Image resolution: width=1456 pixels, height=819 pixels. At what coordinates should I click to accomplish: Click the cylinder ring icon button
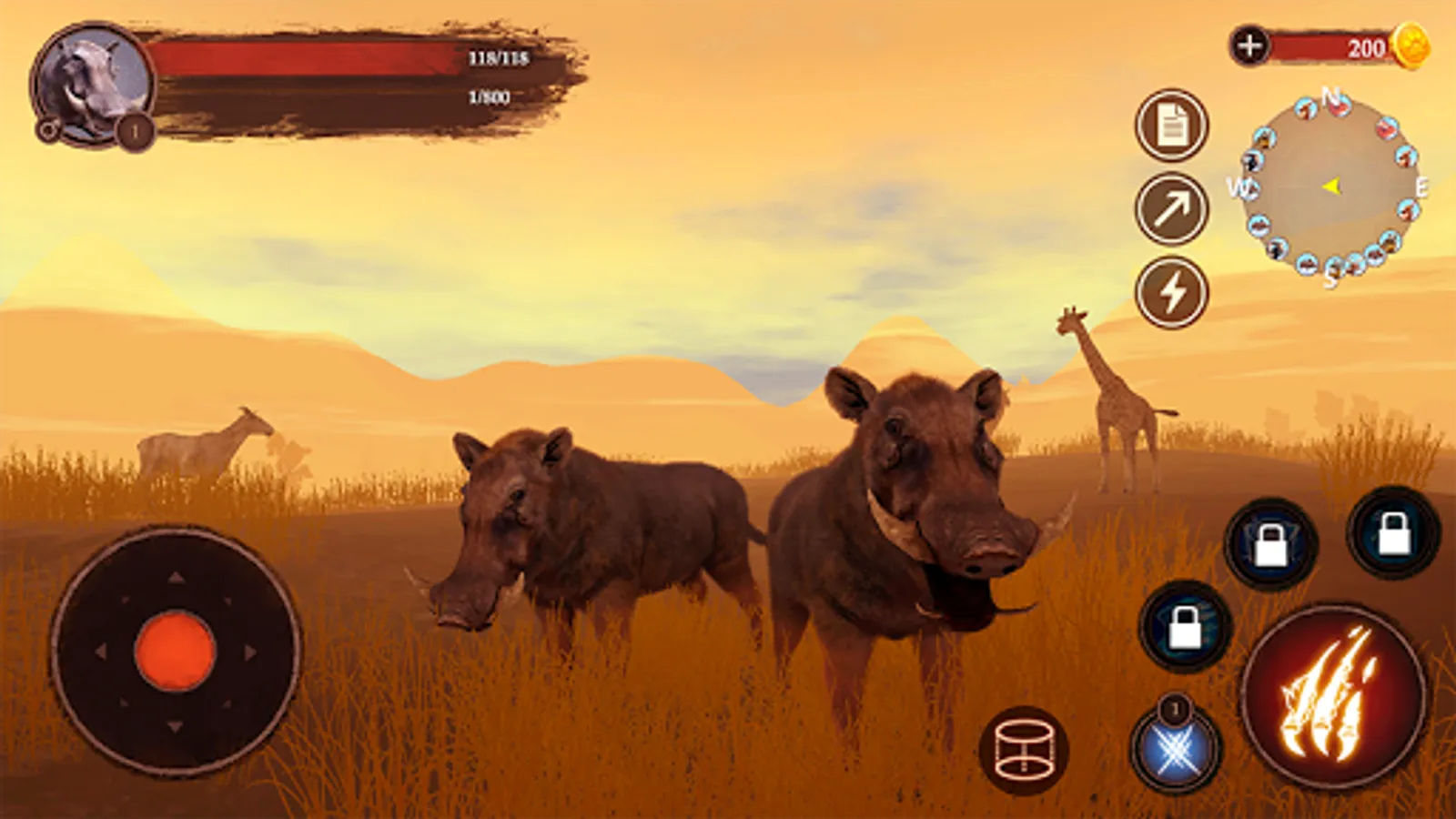tap(1024, 751)
